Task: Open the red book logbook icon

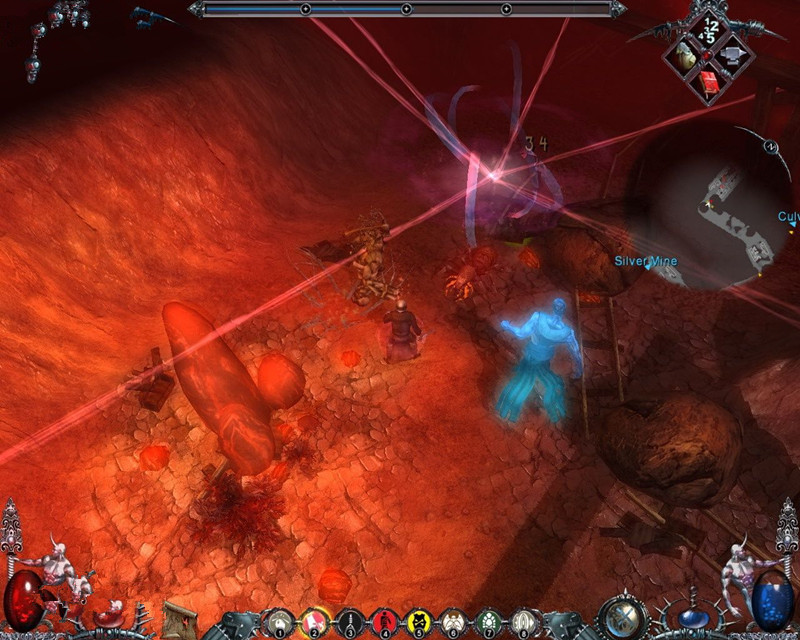Action: pos(710,84)
